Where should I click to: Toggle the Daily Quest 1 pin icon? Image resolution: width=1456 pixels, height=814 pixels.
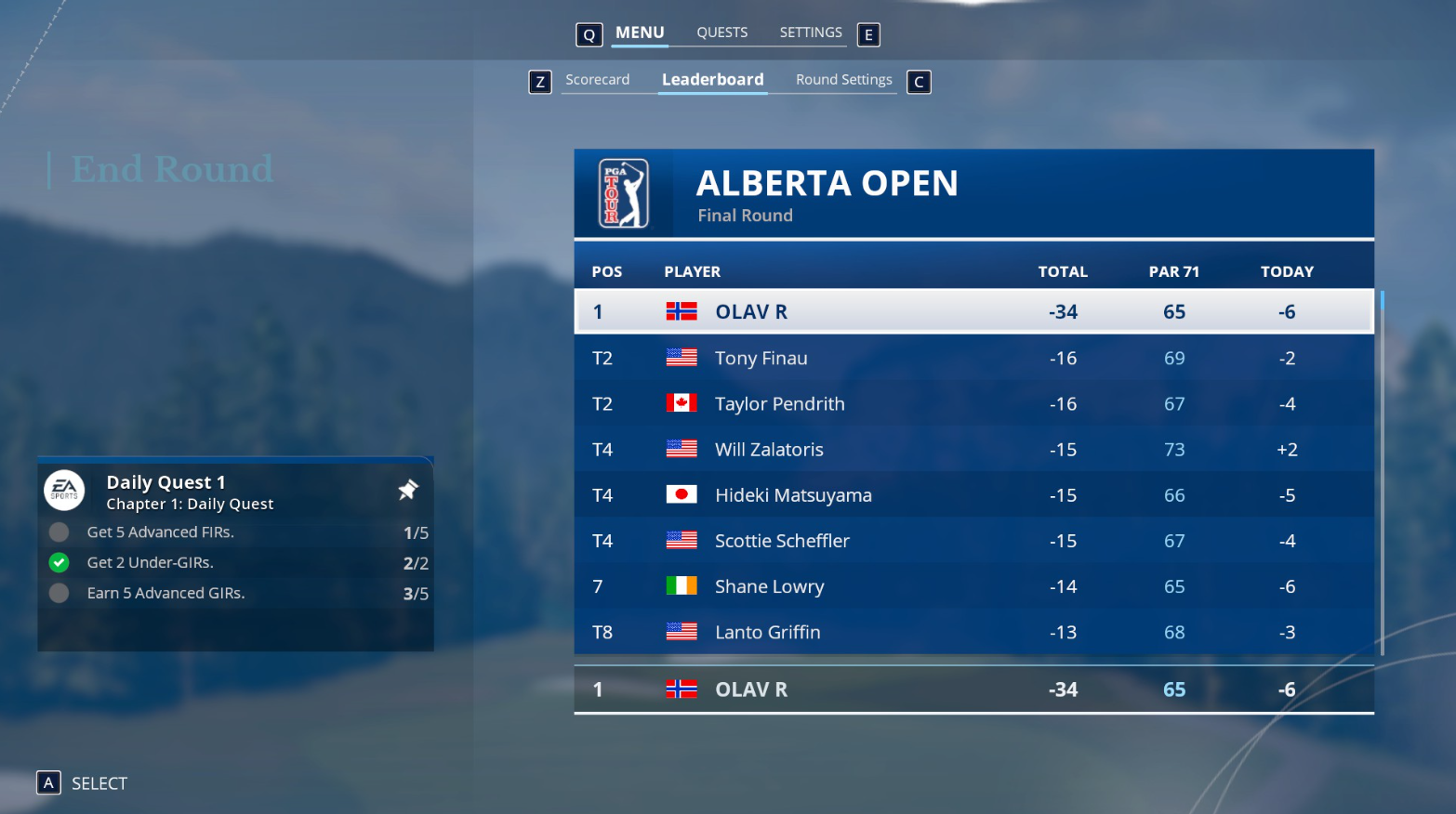pyautogui.click(x=408, y=490)
